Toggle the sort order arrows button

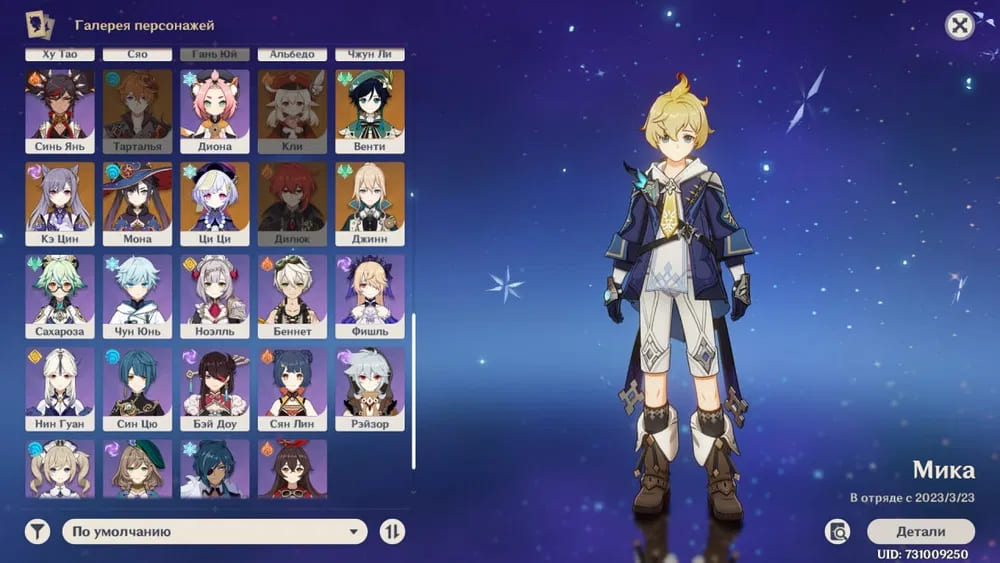[x=392, y=532]
